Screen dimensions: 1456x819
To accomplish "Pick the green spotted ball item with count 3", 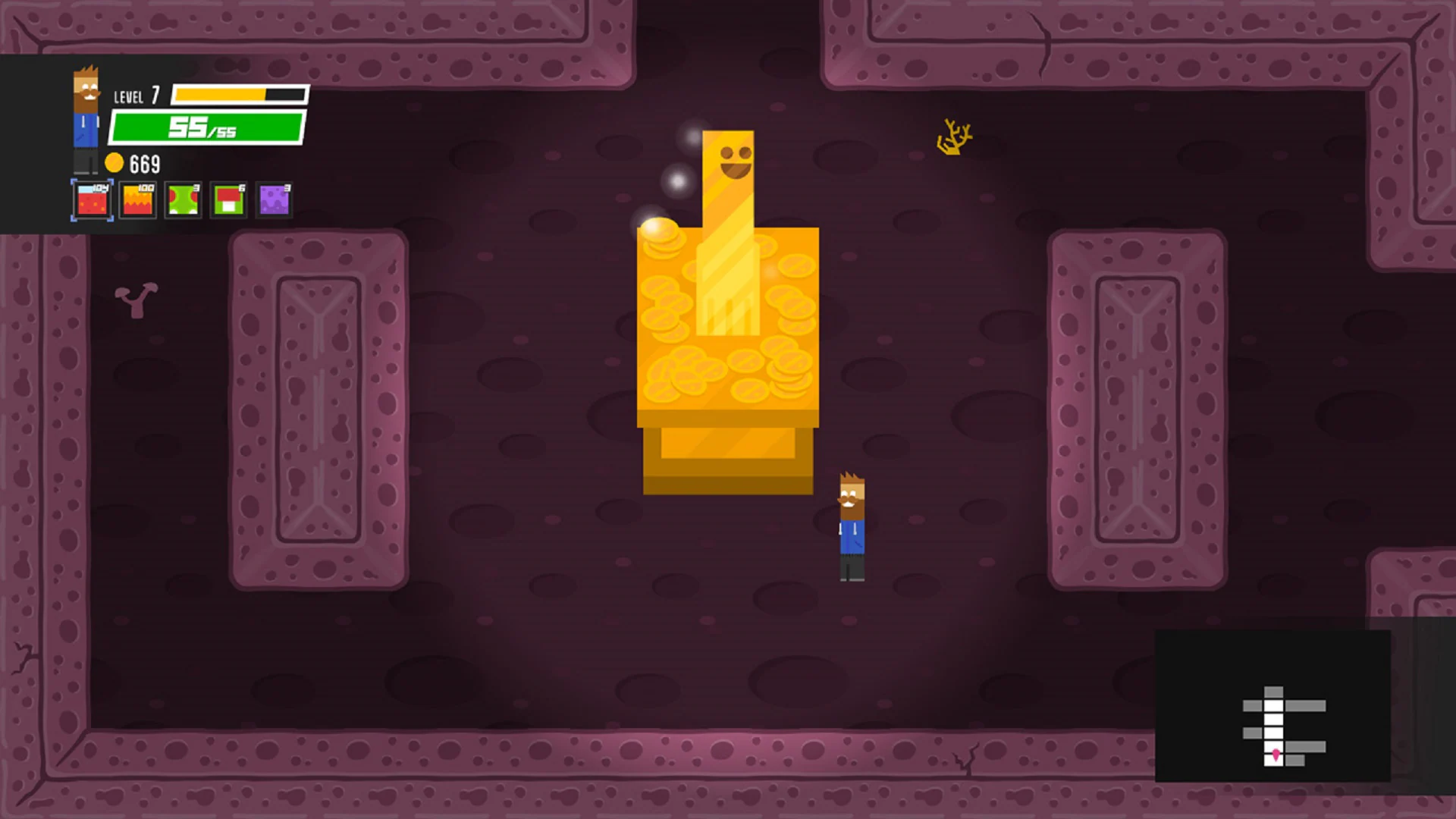I will (x=182, y=200).
